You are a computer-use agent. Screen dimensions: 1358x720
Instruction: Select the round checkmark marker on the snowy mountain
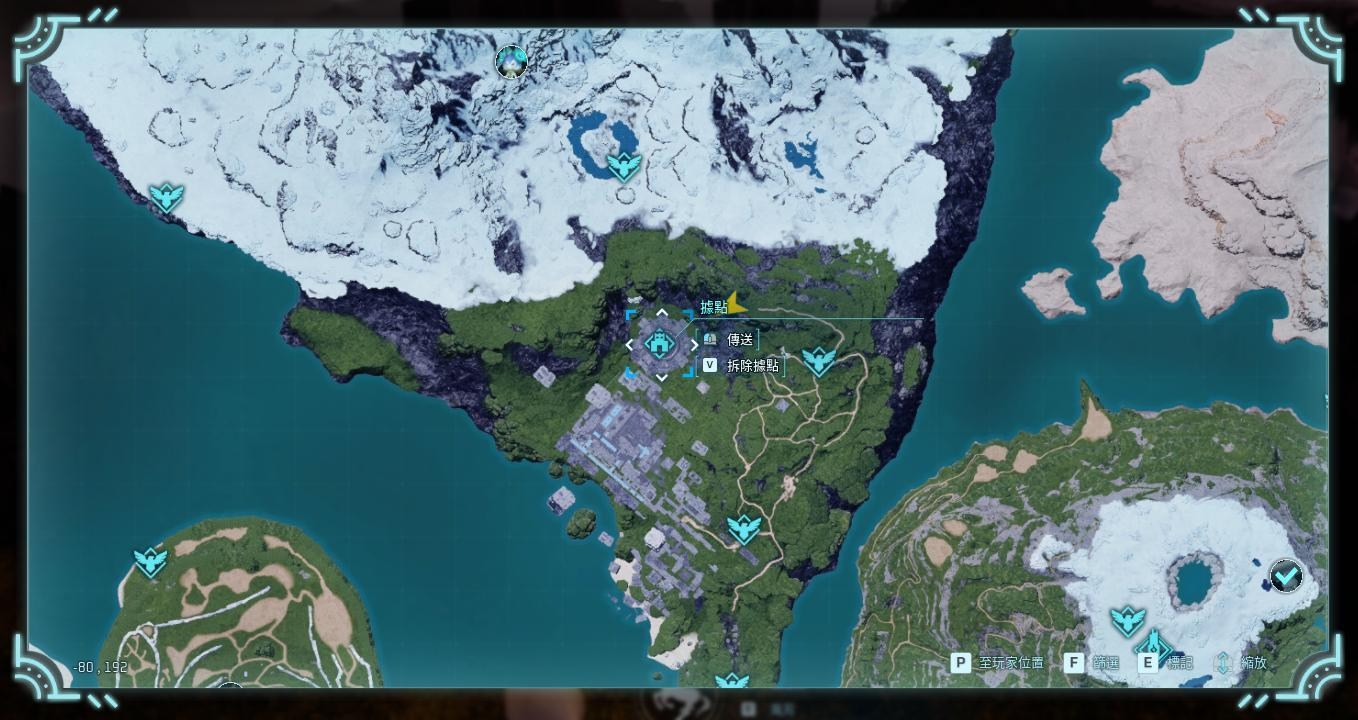point(1285,576)
